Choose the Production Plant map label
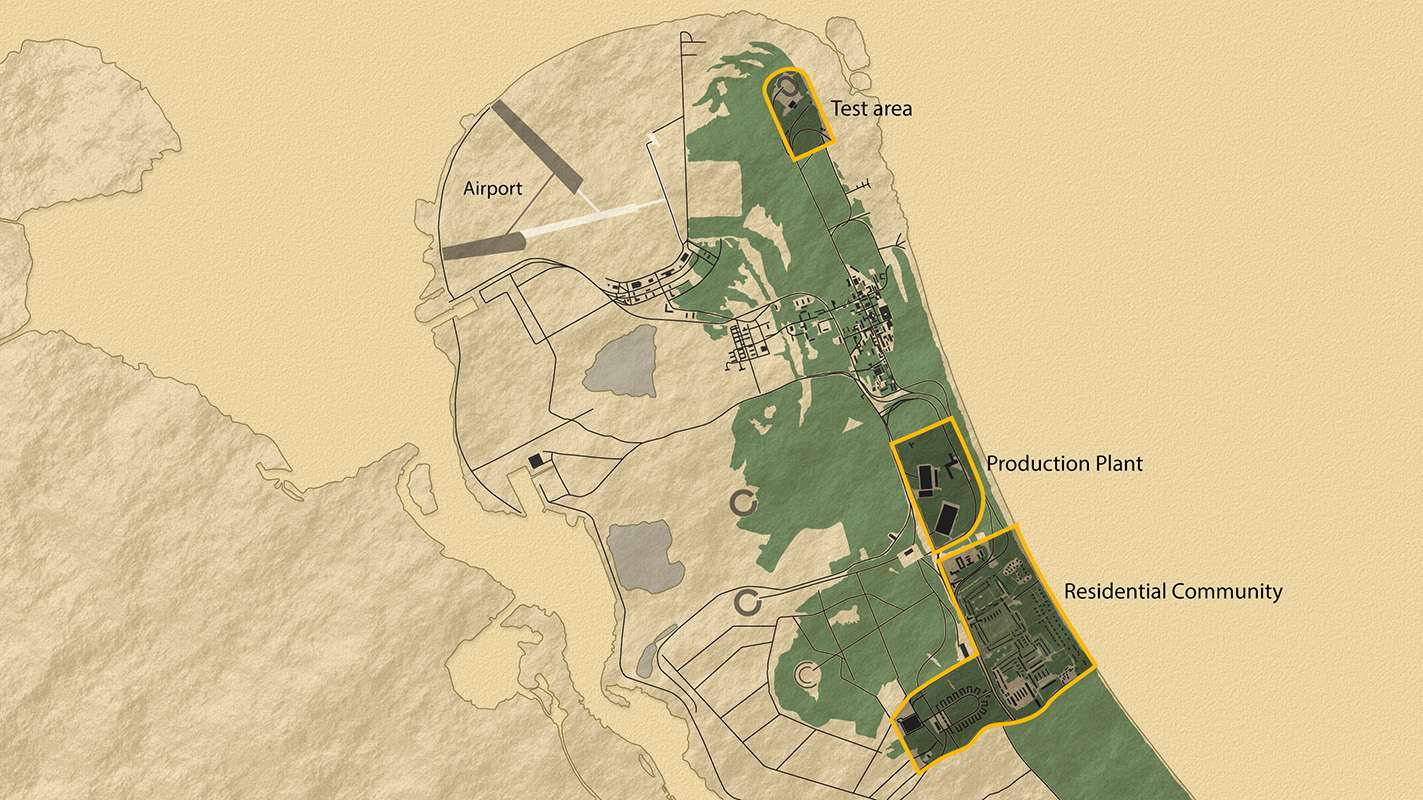This screenshot has height=800, width=1423. (1064, 464)
